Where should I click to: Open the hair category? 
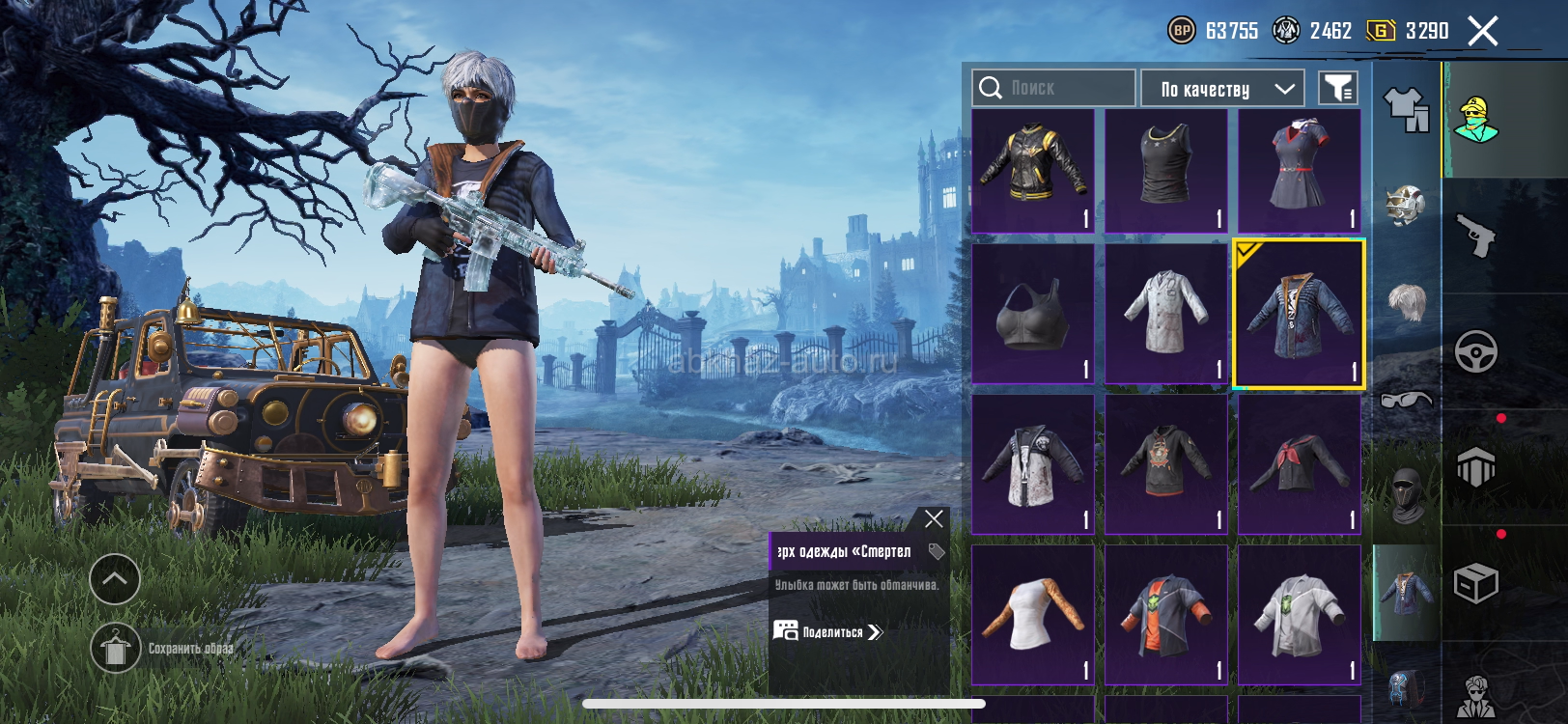coord(1406,302)
